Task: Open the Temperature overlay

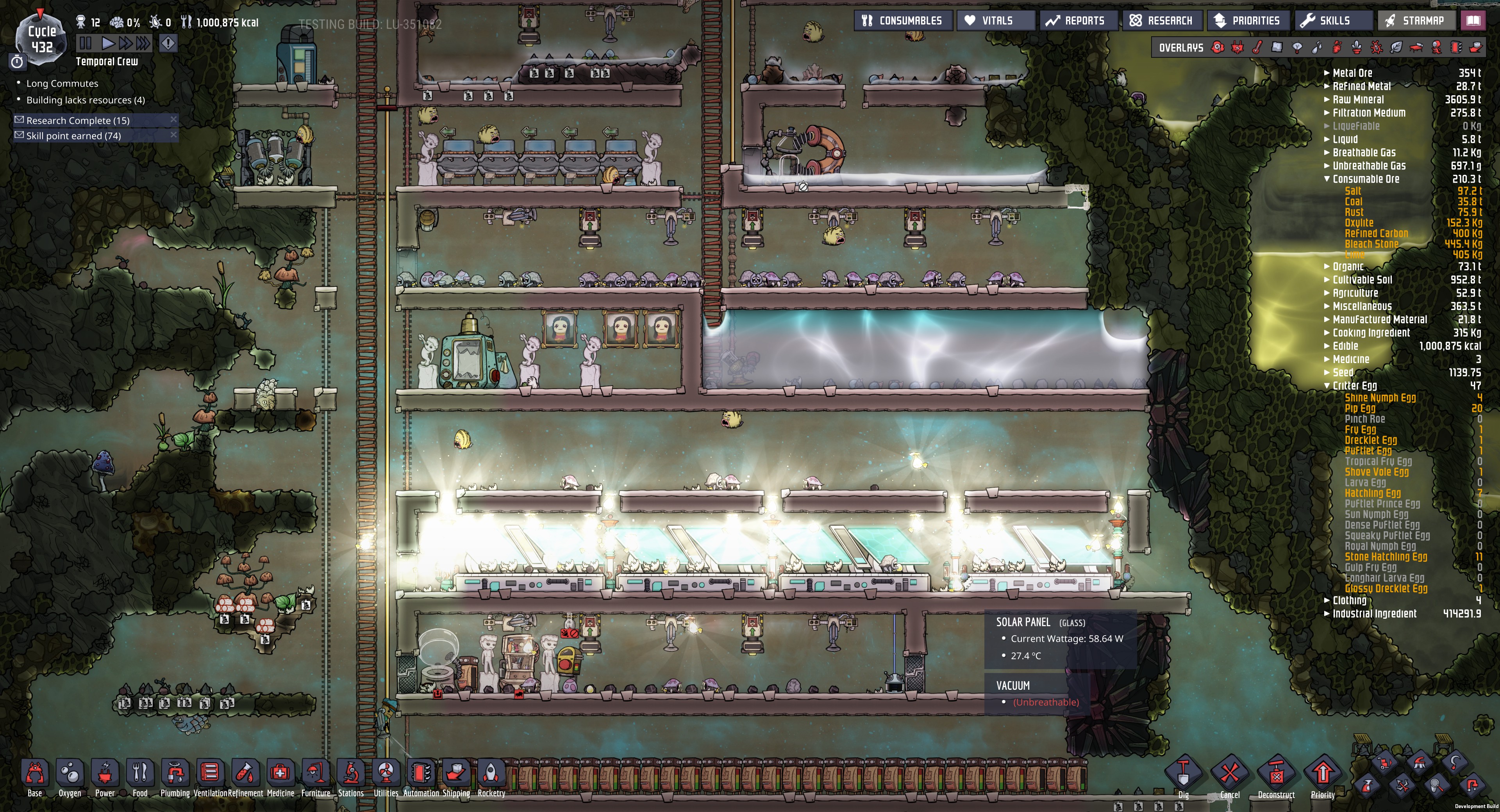Action: [1258, 46]
